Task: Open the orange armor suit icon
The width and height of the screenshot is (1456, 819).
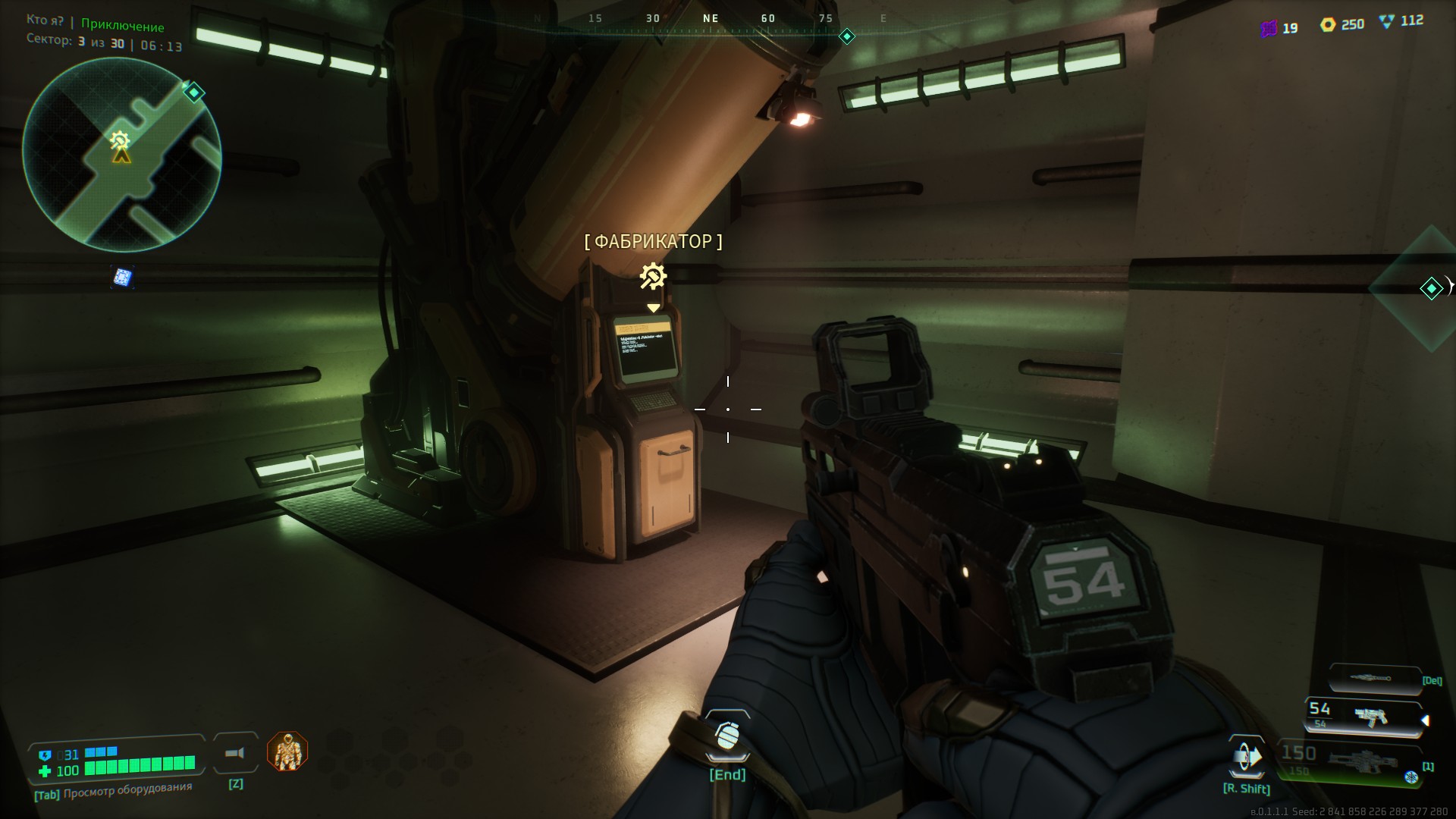Action: pyautogui.click(x=287, y=752)
